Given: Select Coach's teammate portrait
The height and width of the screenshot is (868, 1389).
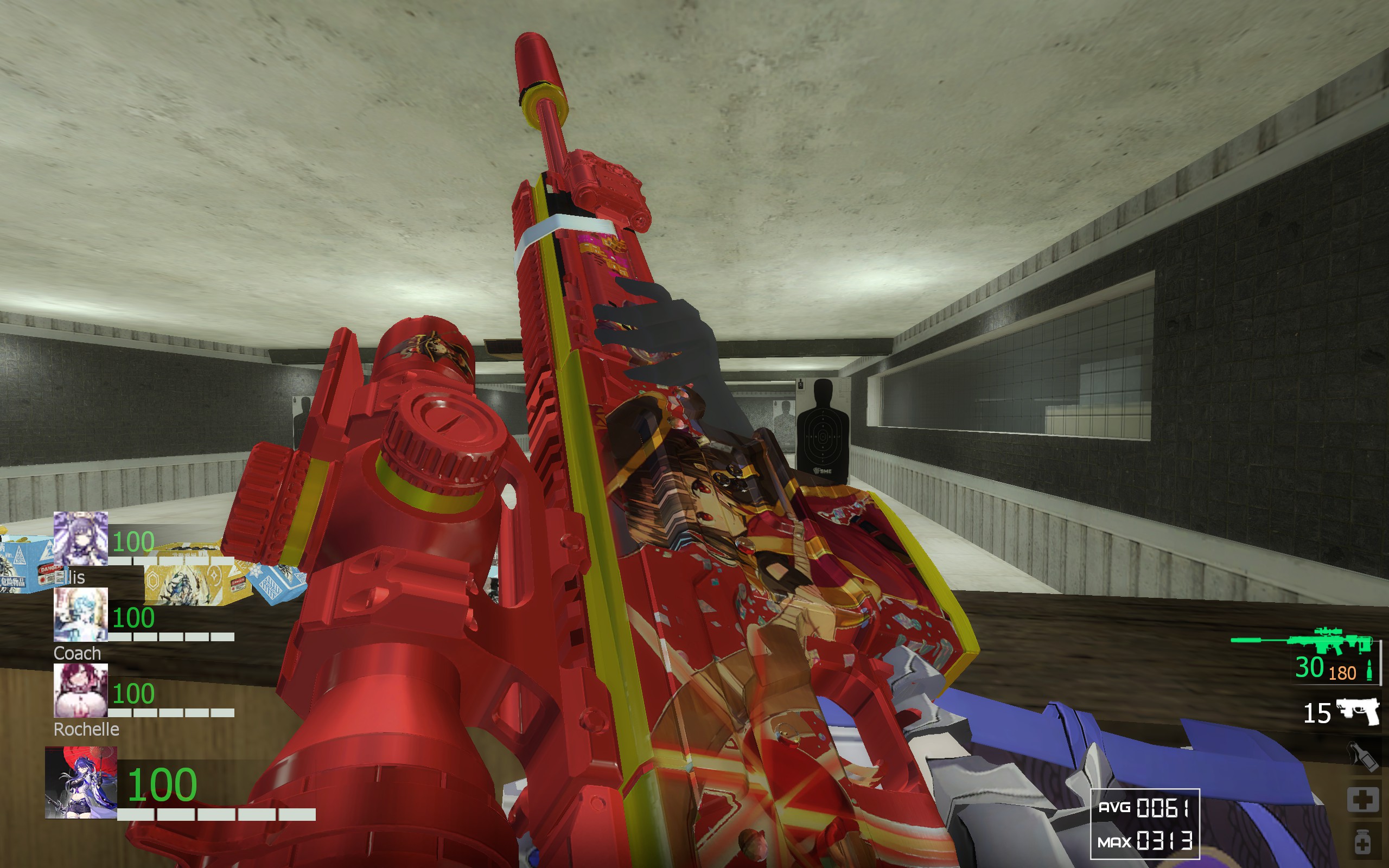Looking at the screenshot, I should 80,614.
